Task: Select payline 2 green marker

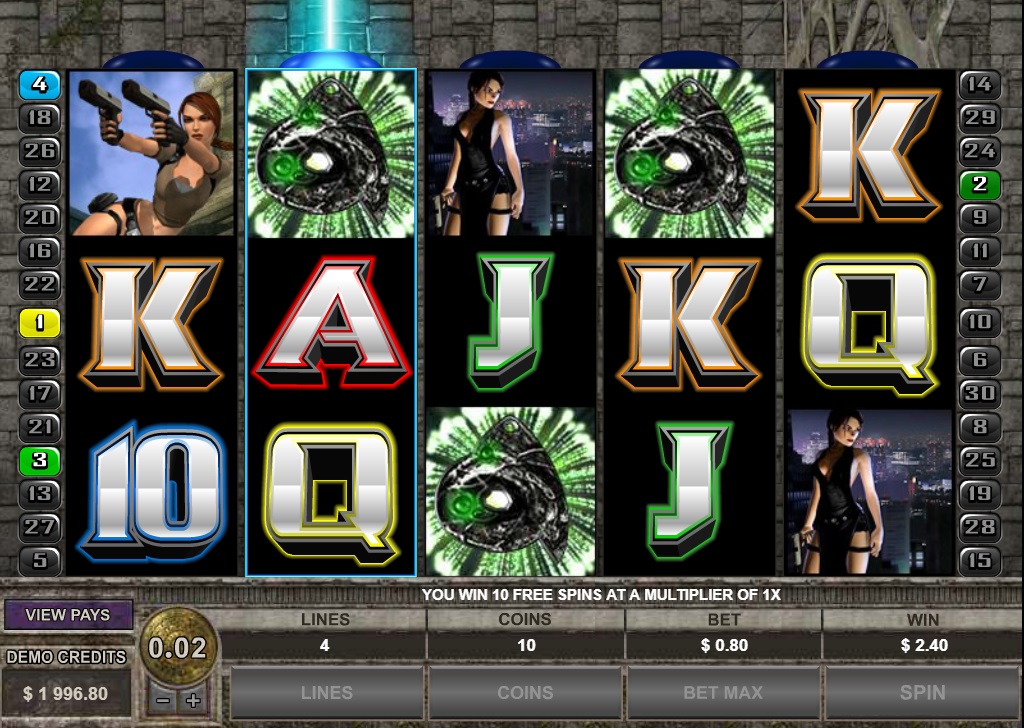Action: pos(980,184)
